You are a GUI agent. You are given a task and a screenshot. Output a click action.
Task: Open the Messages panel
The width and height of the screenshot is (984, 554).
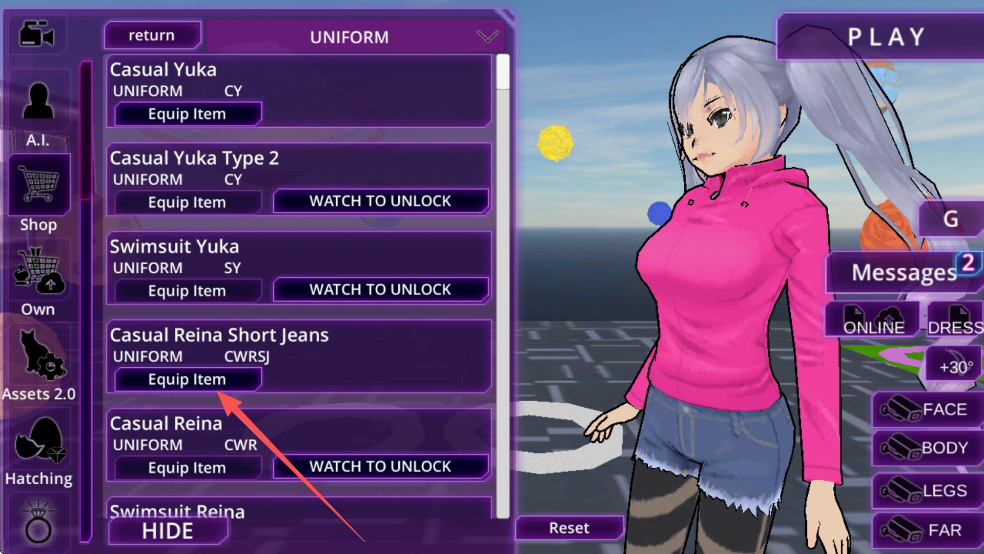click(x=903, y=272)
